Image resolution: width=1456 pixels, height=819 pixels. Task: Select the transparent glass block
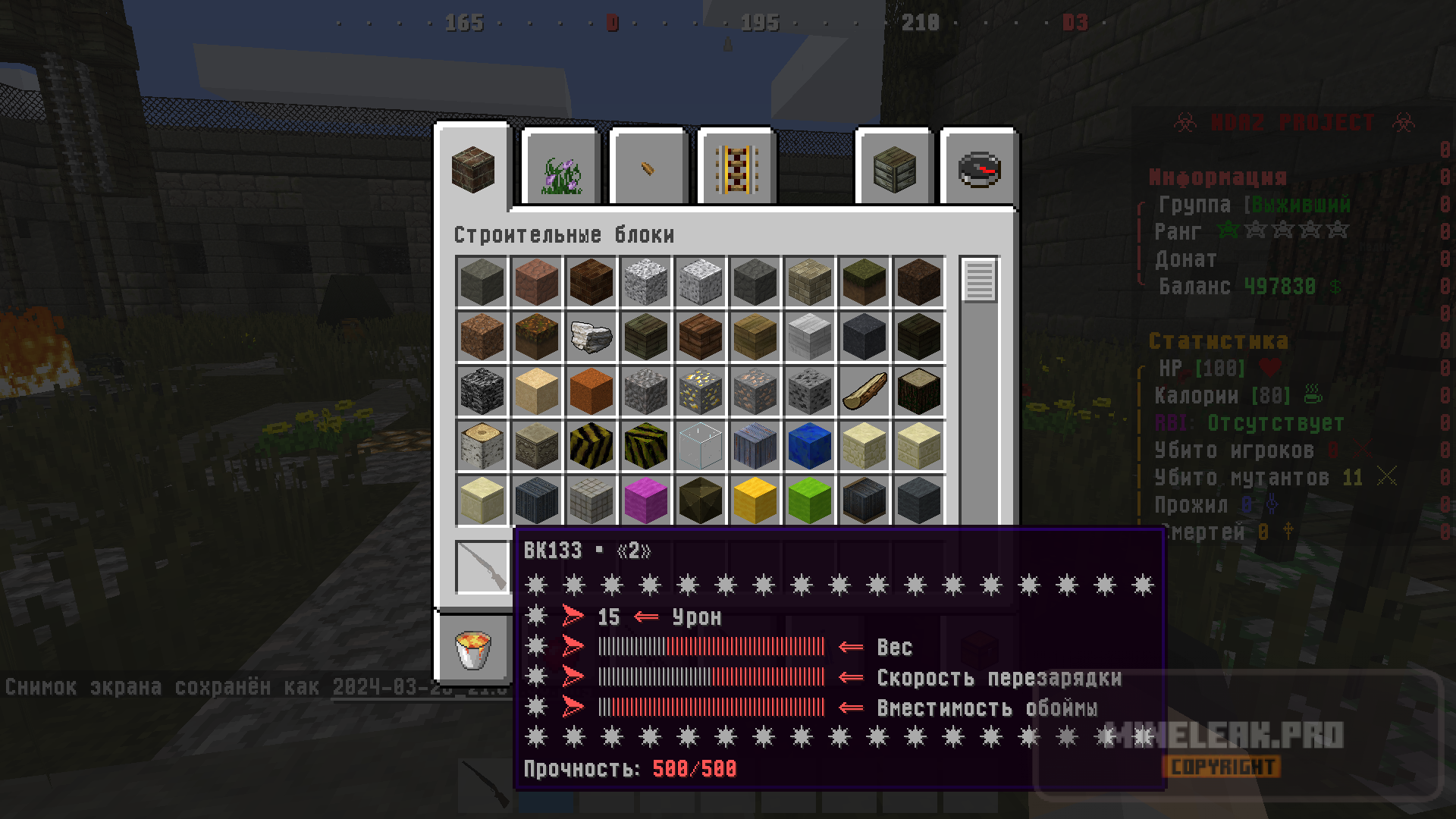pos(701,446)
